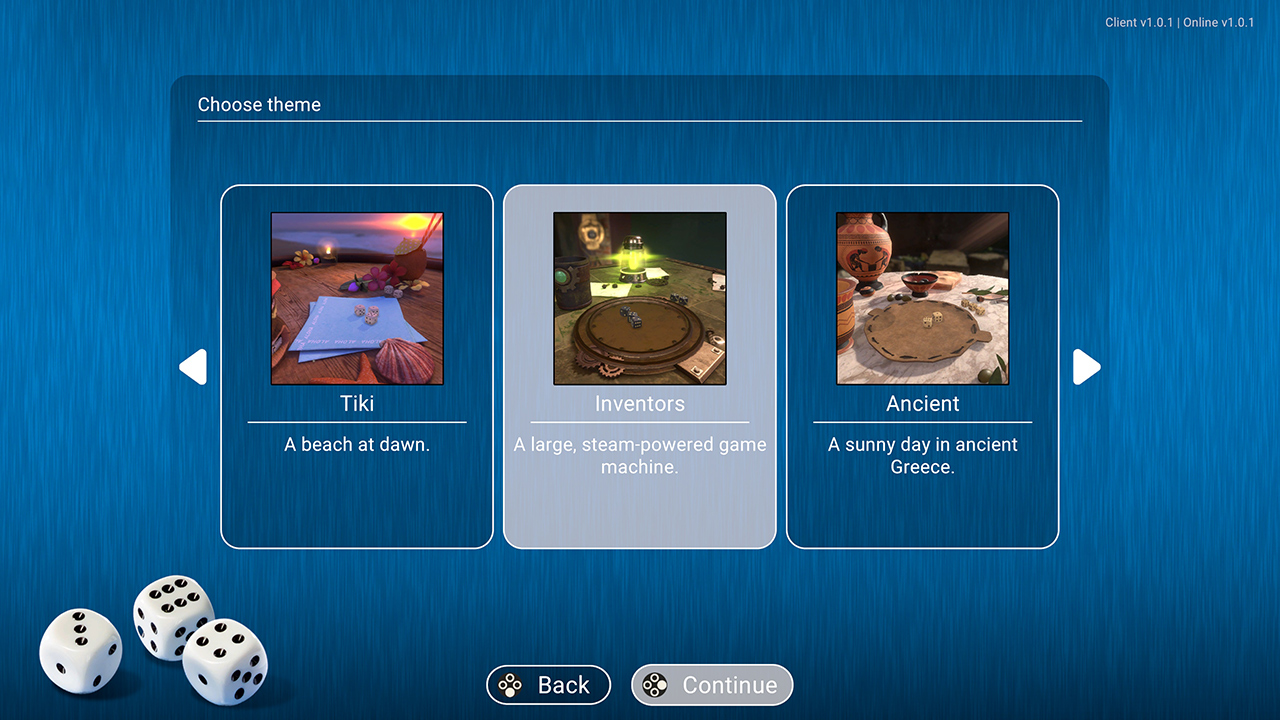Click the Back button
Viewport: 1280px width, 720px height.
click(x=548, y=685)
